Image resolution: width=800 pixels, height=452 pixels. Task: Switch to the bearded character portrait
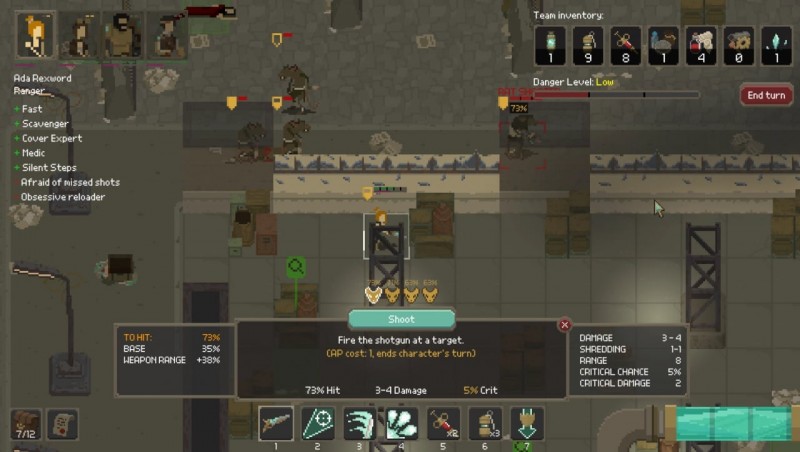click(122, 35)
